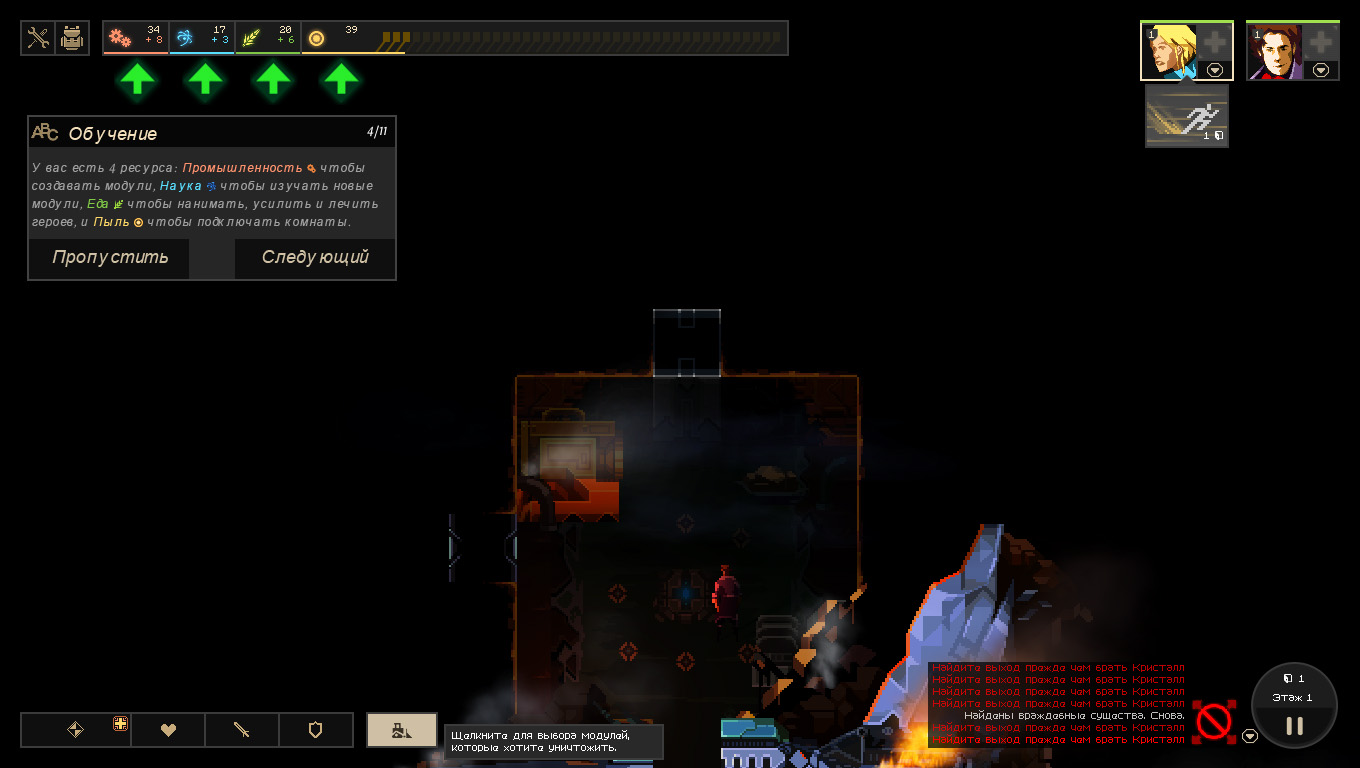The width and height of the screenshot is (1360, 768).
Task: Choose the sword offensive module category
Action: pyautogui.click(x=242, y=730)
